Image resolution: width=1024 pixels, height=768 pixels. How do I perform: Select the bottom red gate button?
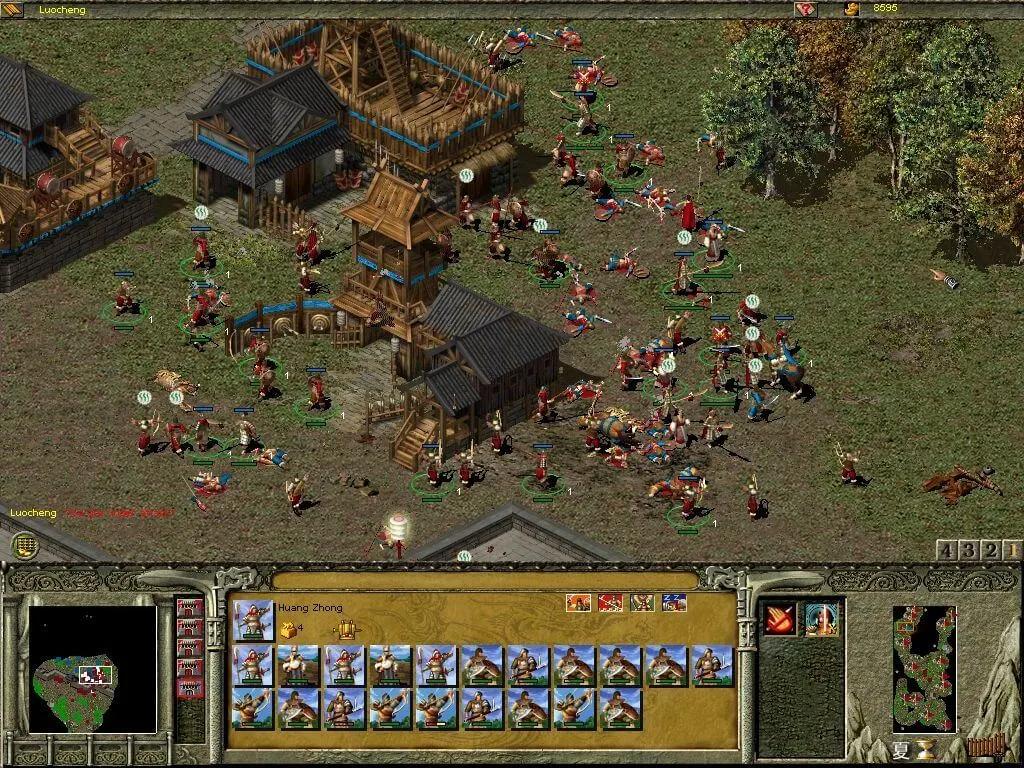tap(188, 687)
